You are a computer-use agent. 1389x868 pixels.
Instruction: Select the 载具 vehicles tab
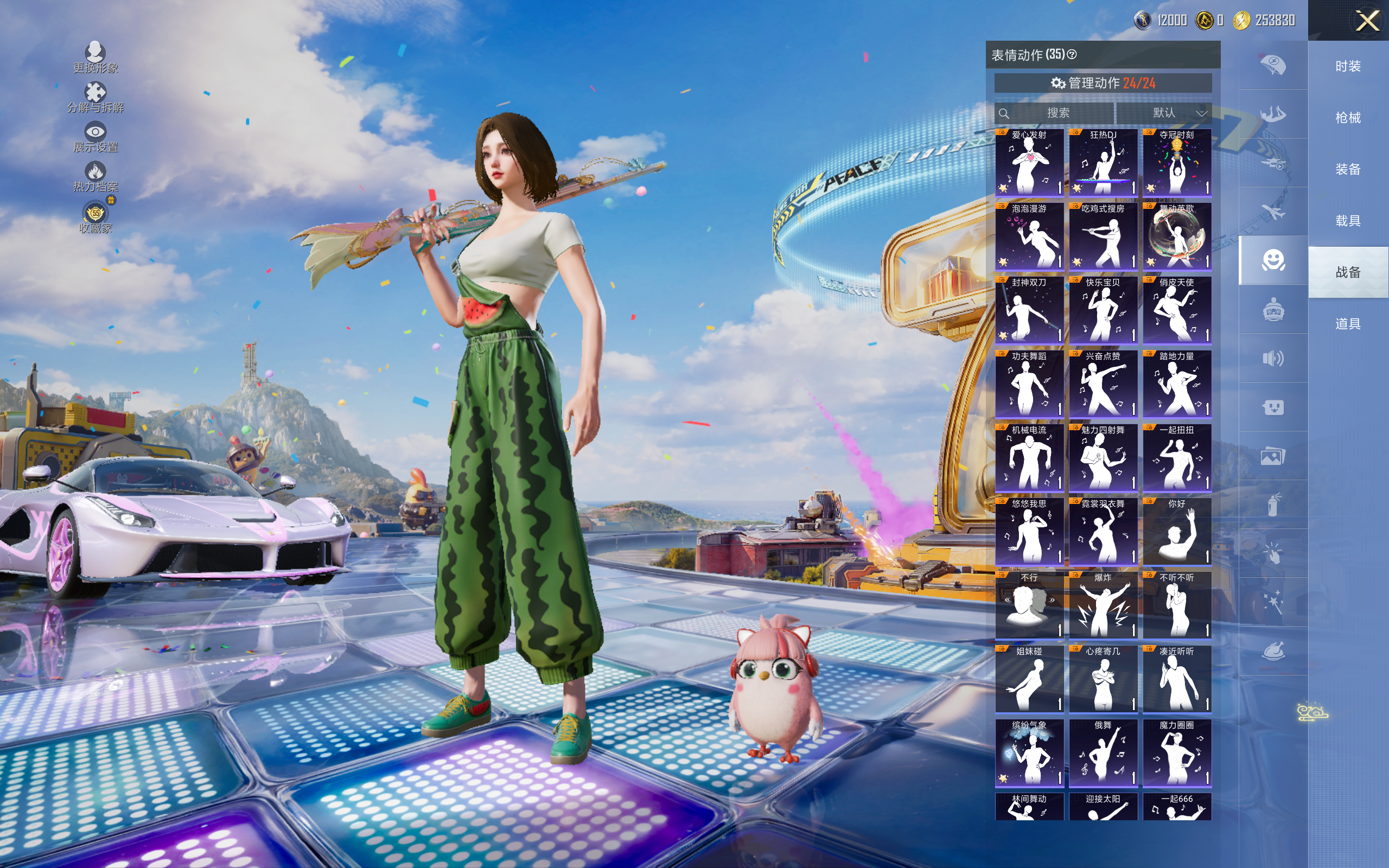1348,220
